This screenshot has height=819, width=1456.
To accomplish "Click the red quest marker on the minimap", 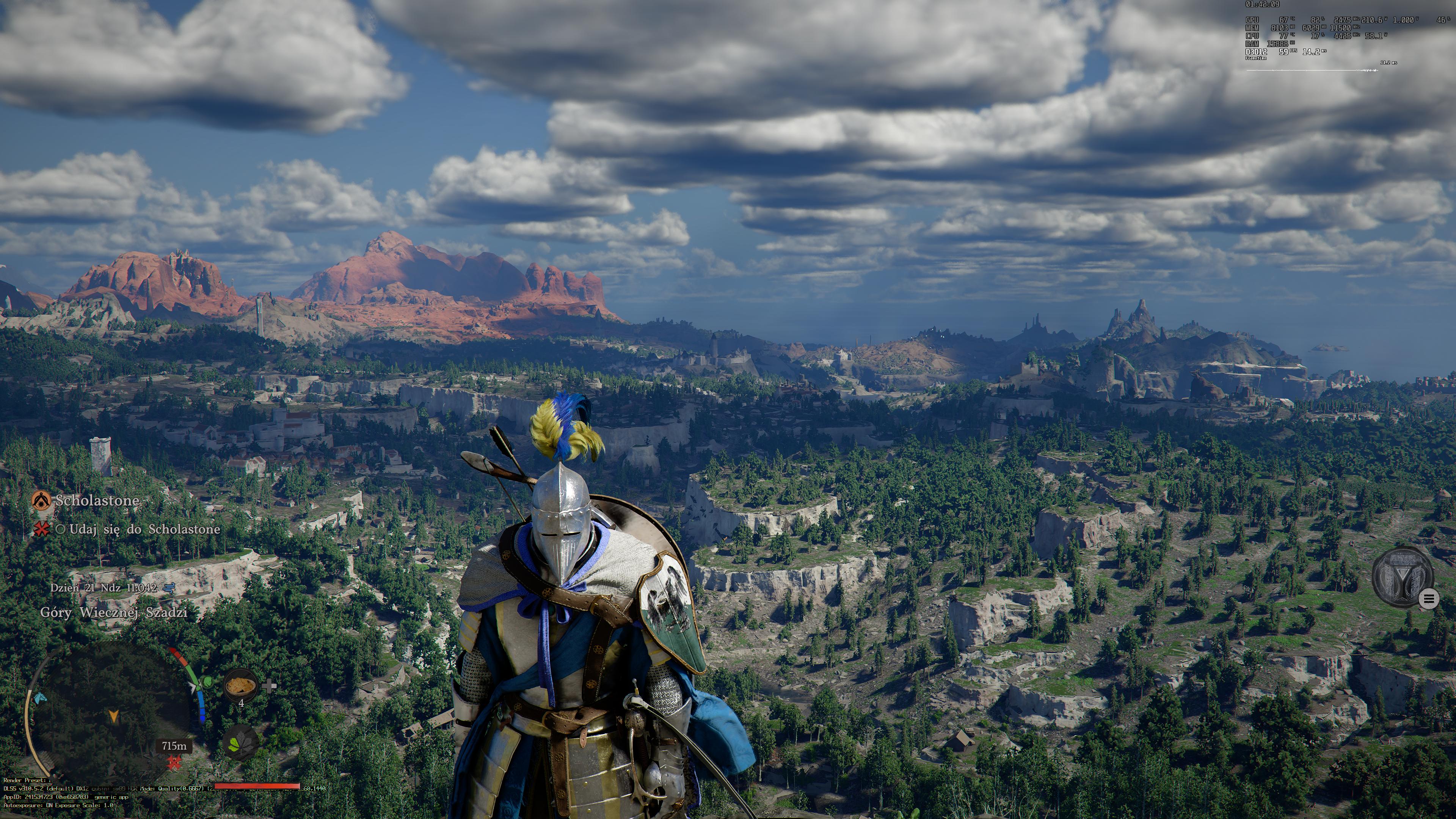I will [x=174, y=764].
